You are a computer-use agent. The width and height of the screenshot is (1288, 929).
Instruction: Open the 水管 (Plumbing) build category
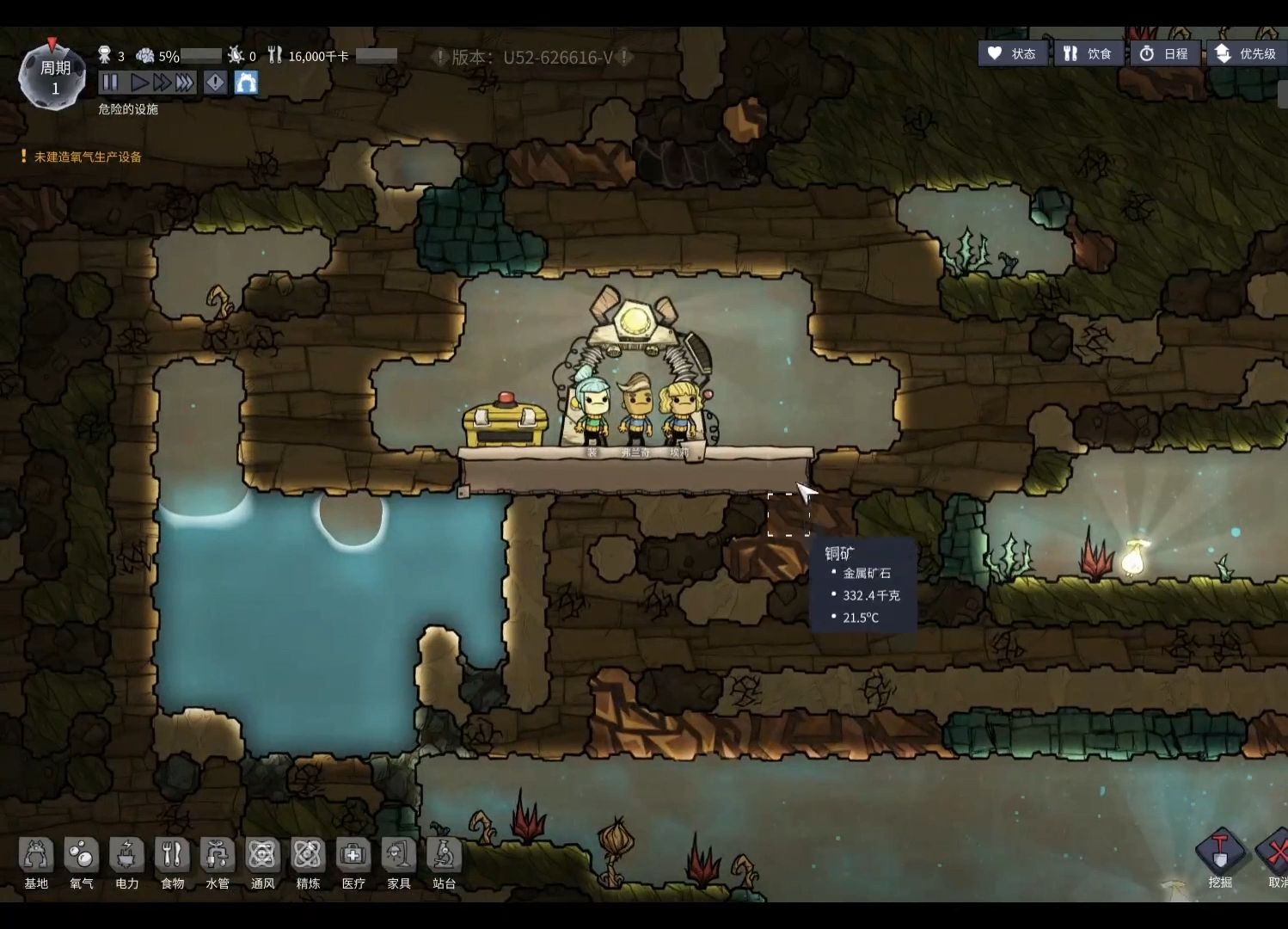pyautogui.click(x=218, y=863)
